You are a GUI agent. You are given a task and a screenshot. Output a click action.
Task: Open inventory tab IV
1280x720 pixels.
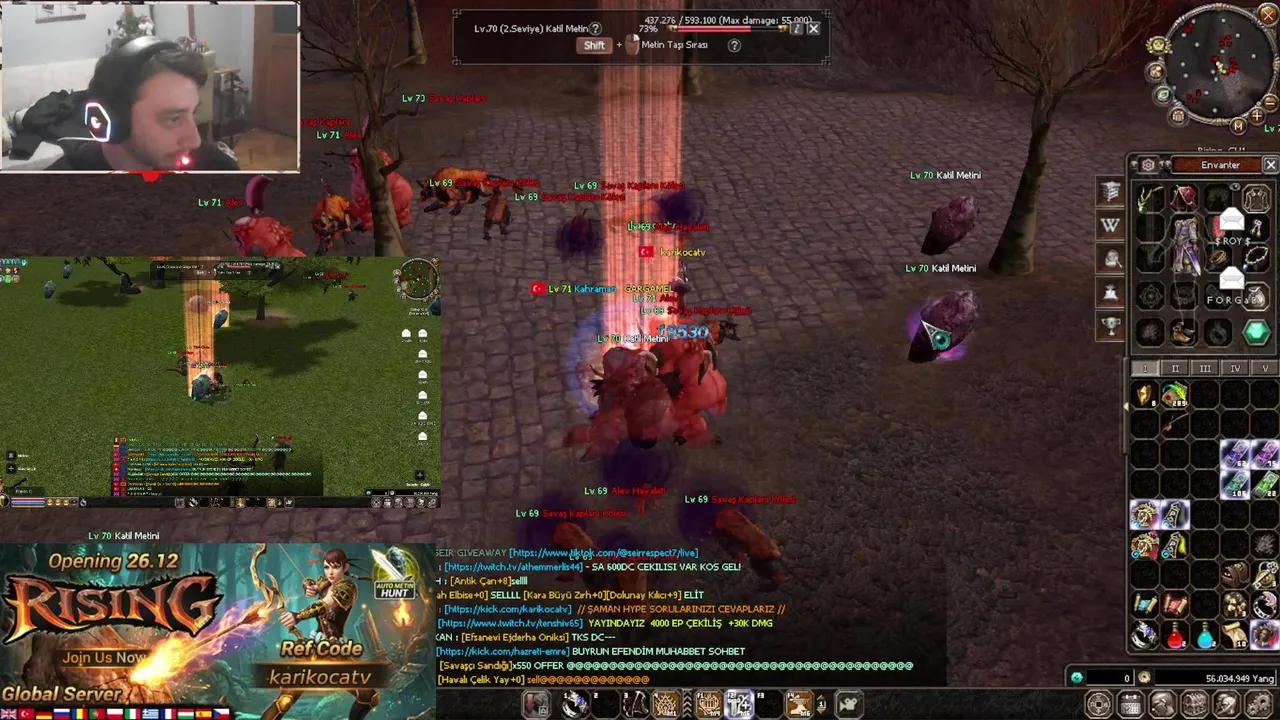coord(1235,368)
